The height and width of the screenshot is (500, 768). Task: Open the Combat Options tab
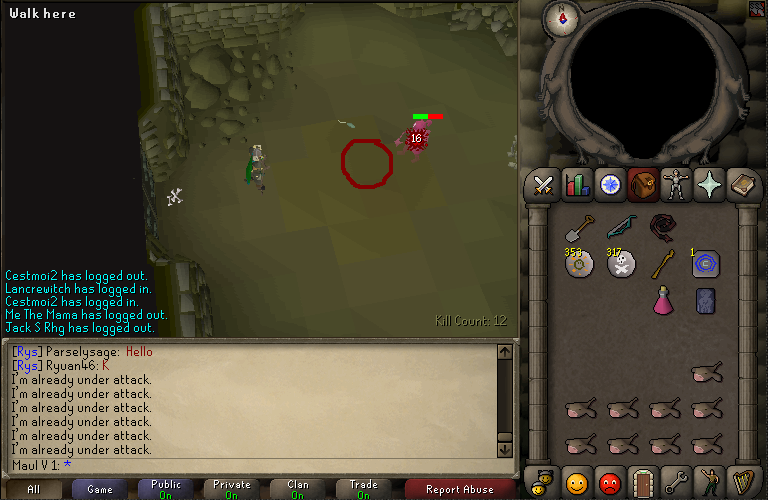click(543, 185)
